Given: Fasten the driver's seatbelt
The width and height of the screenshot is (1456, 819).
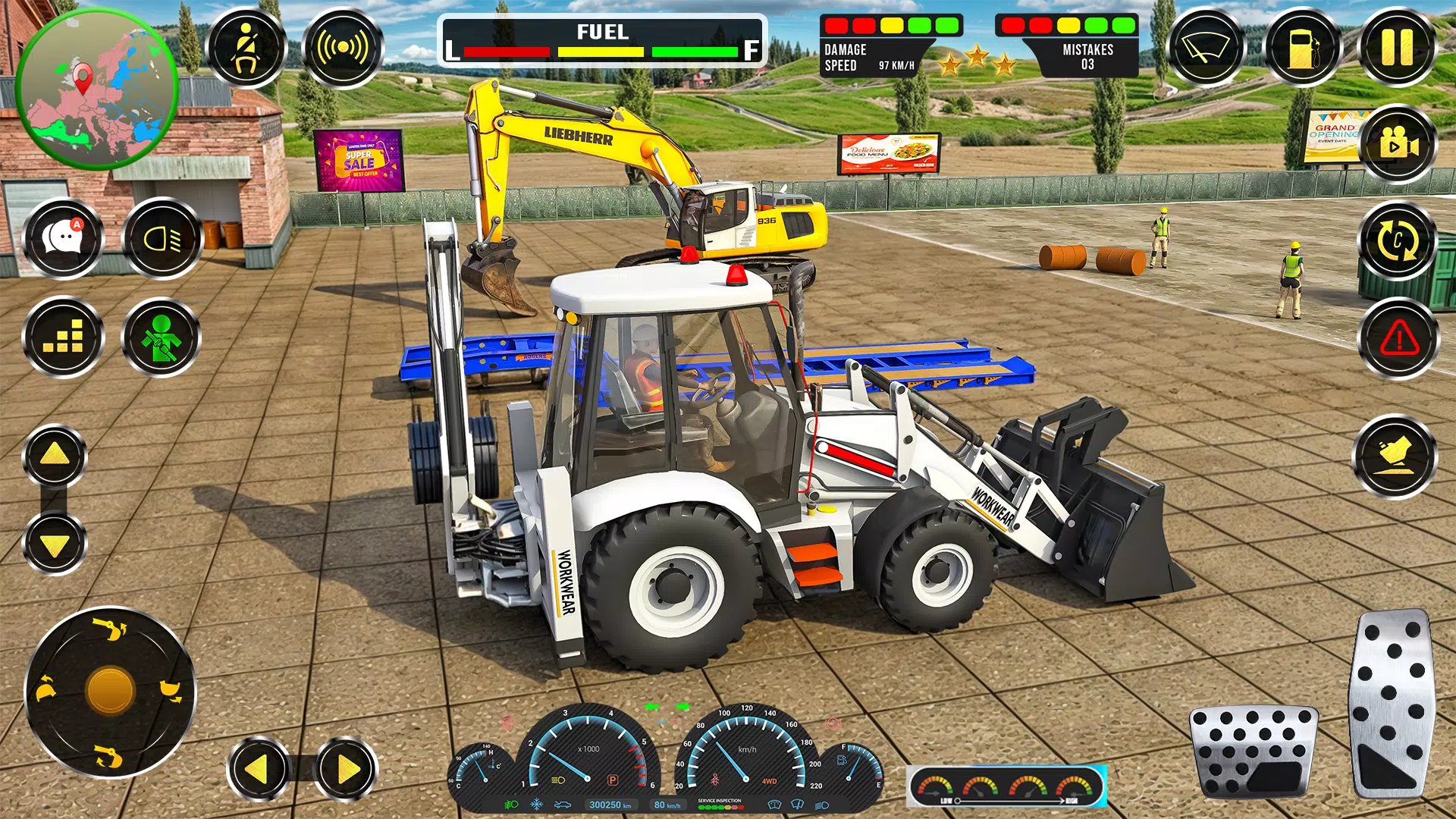Looking at the screenshot, I should click(x=246, y=47).
